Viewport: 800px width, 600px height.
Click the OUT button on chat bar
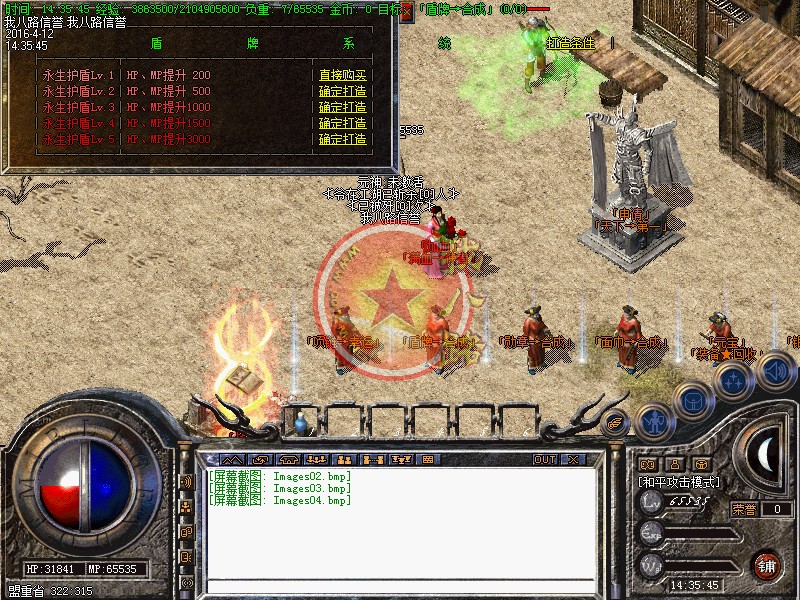click(544, 459)
